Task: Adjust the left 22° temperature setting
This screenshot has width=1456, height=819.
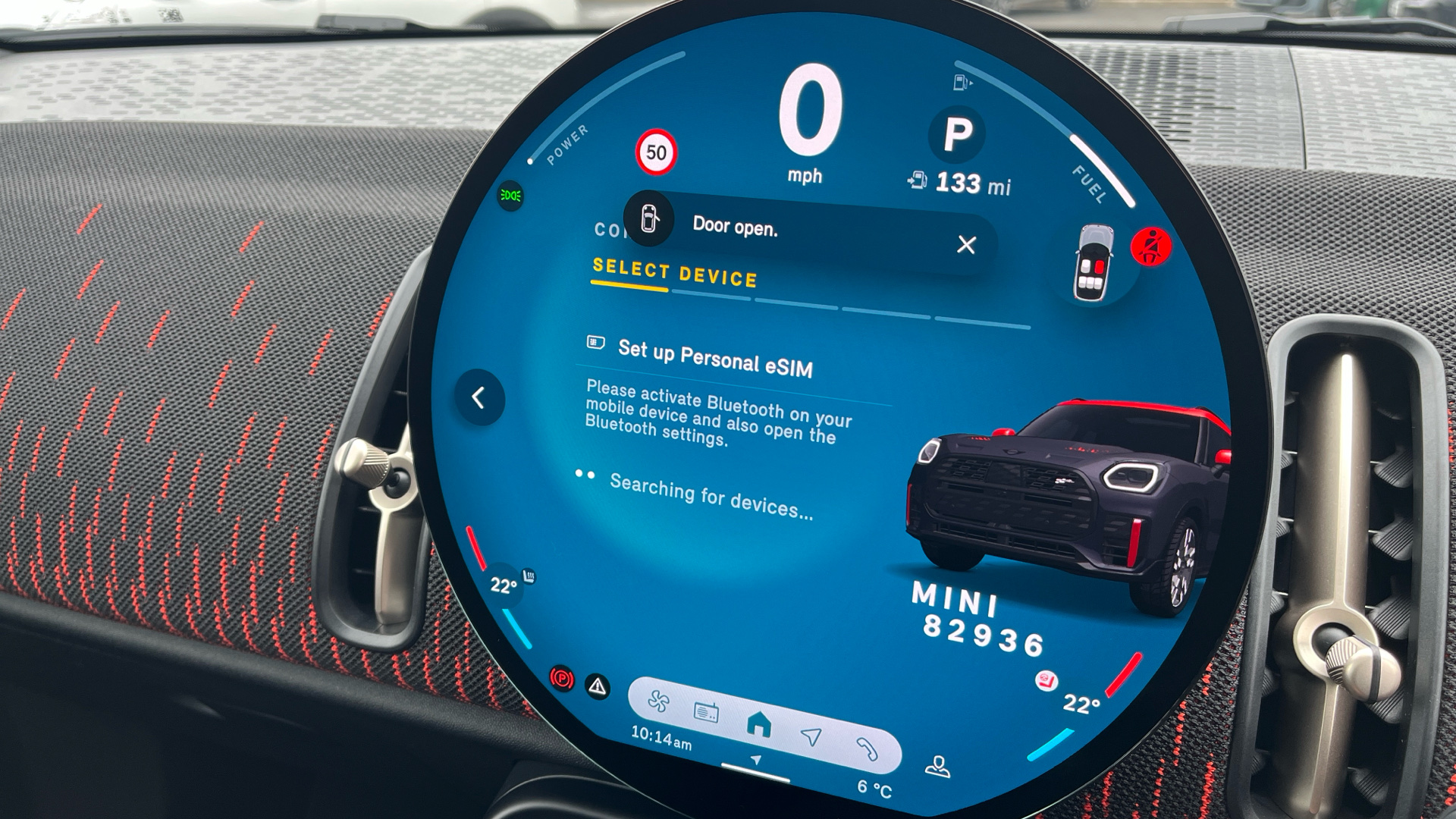Action: click(503, 586)
